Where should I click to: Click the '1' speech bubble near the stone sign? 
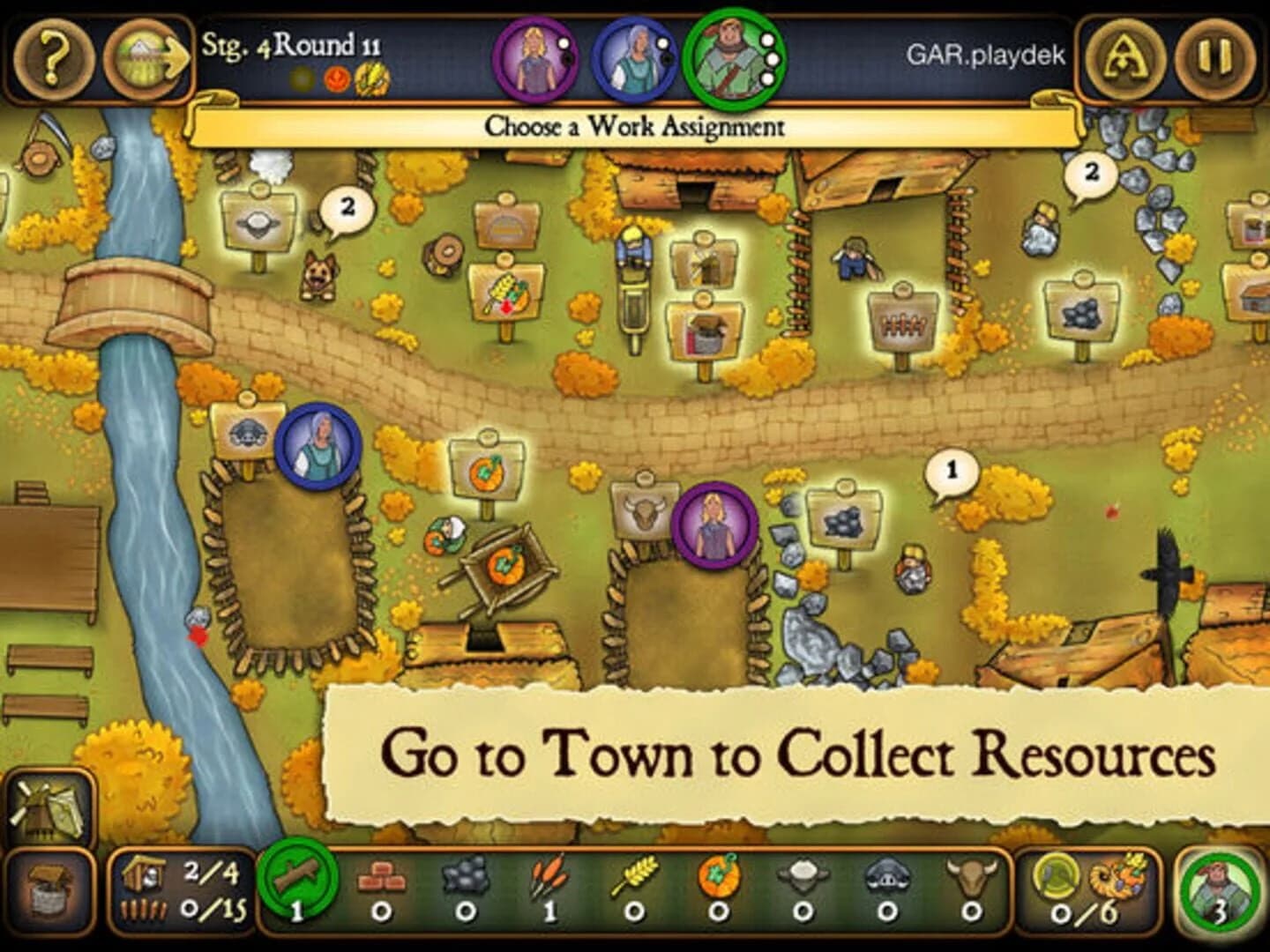(x=951, y=472)
